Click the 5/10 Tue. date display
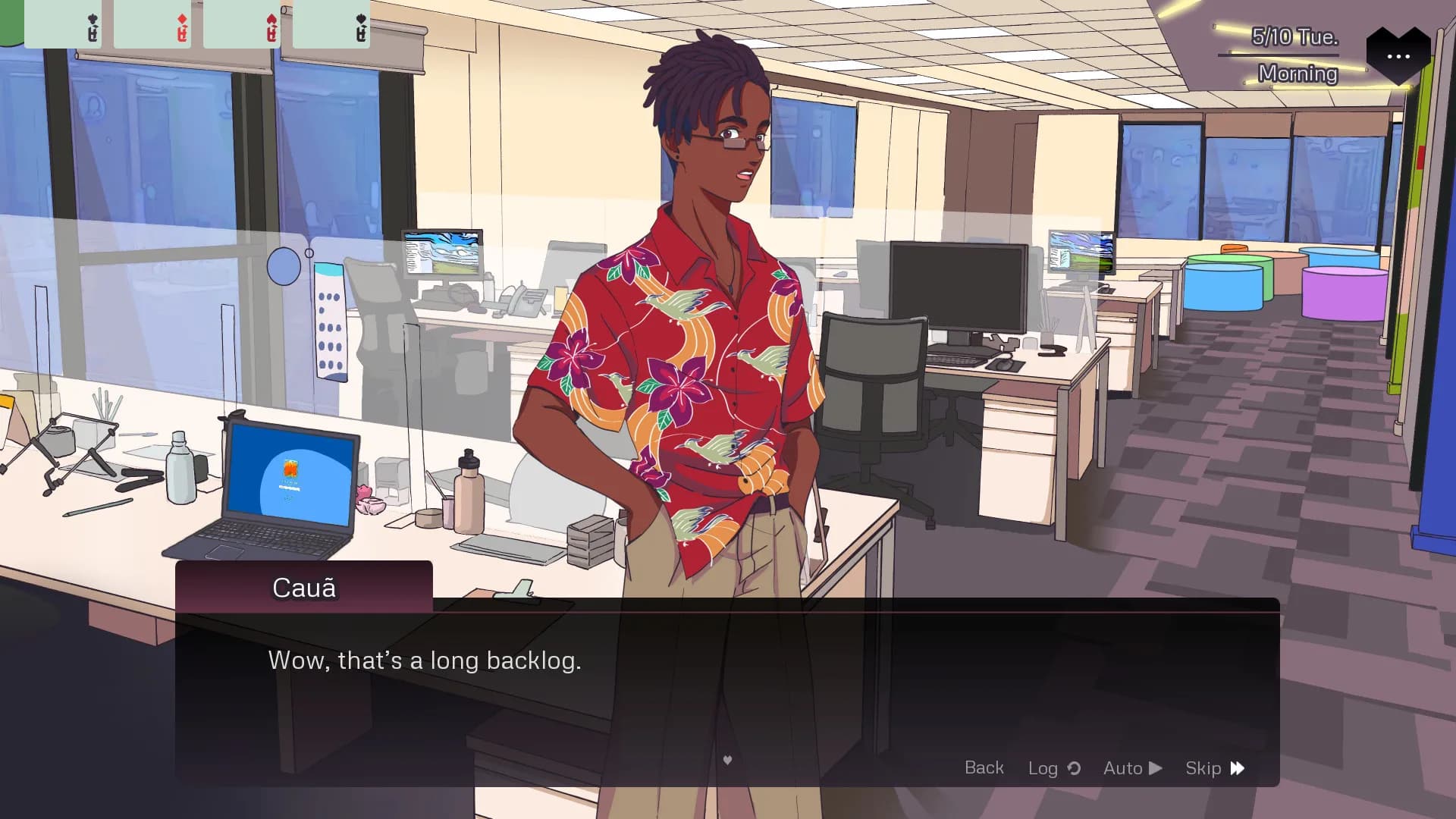 tap(1294, 36)
